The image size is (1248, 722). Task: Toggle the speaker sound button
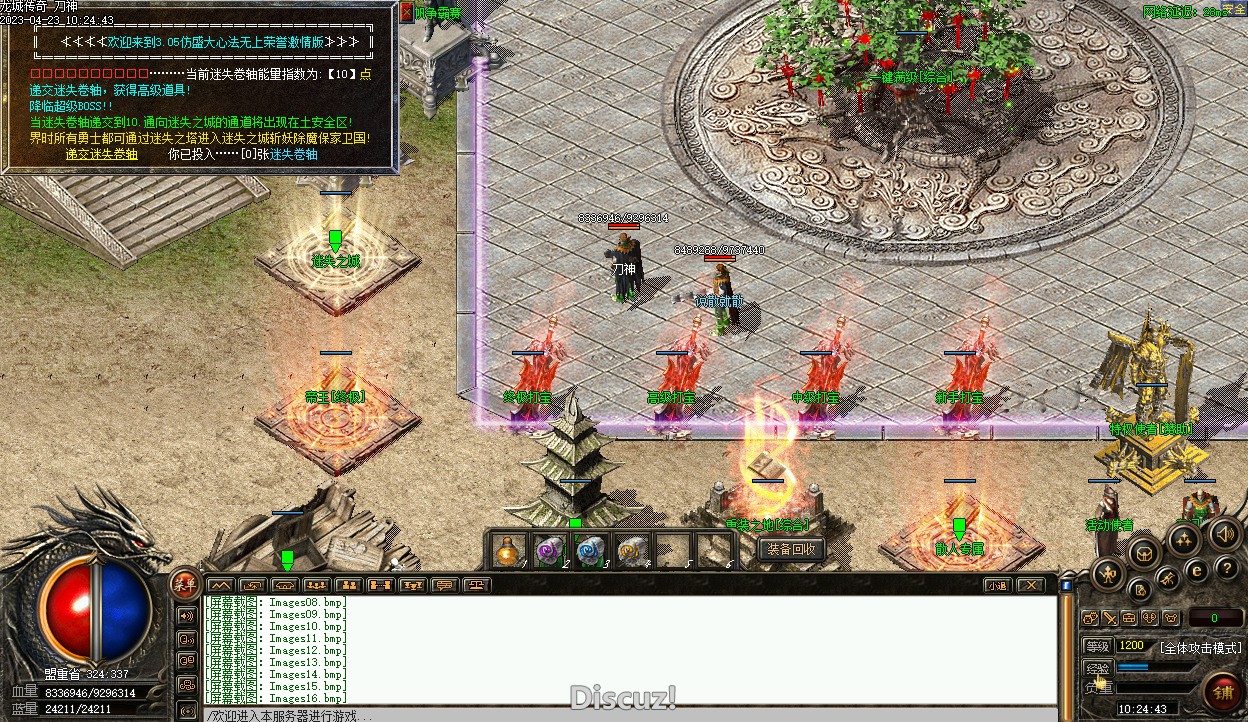click(1224, 533)
